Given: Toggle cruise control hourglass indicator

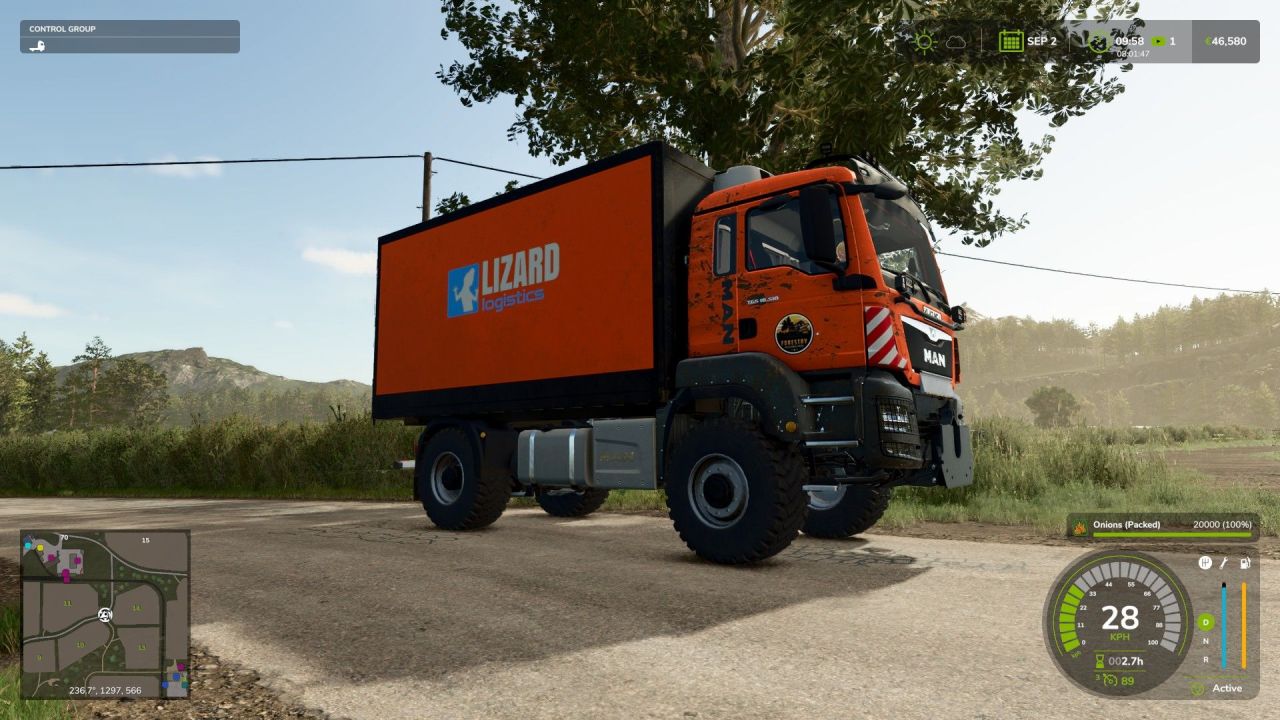Looking at the screenshot, I should [x=1099, y=659].
